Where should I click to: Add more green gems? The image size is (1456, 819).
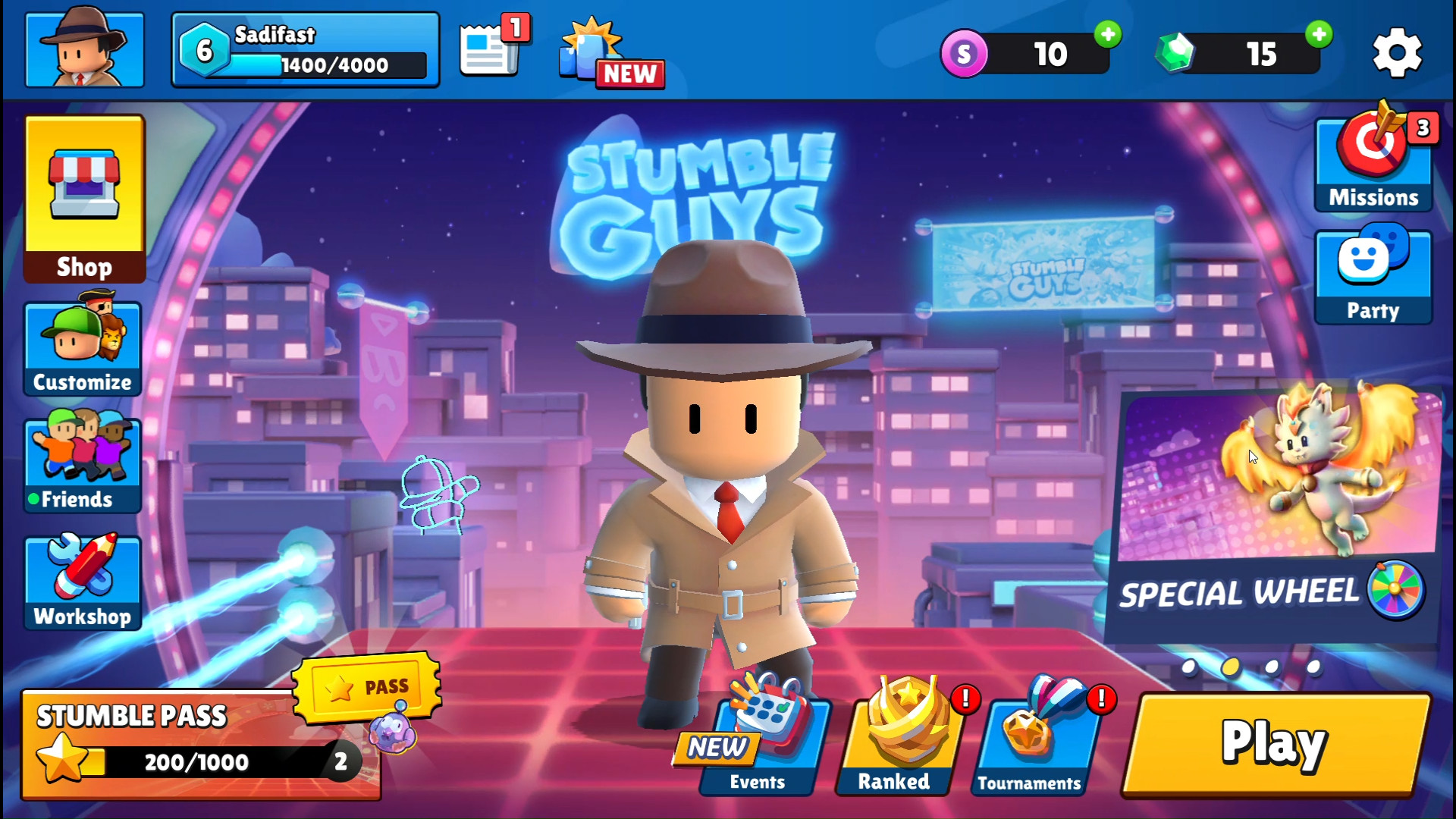click(1319, 34)
